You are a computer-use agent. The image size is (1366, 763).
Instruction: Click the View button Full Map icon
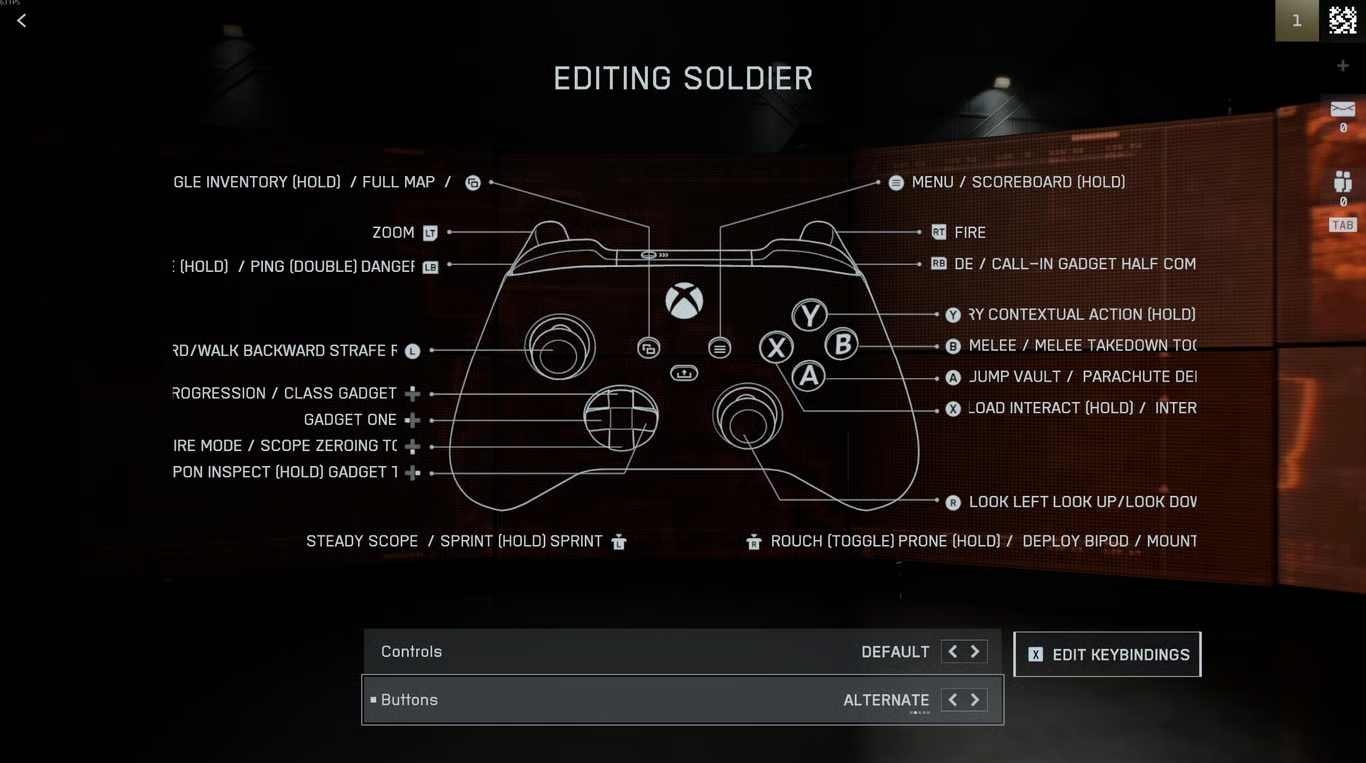click(473, 182)
